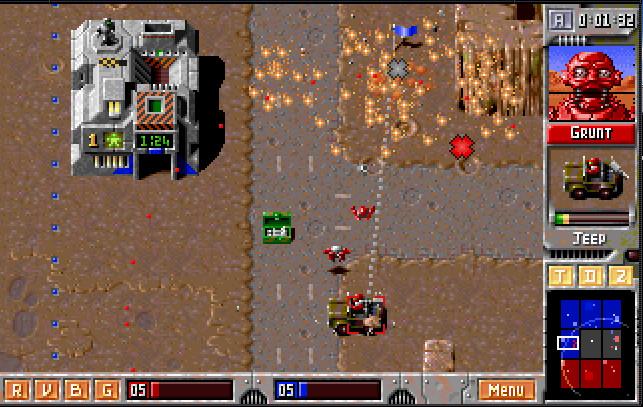The width and height of the screenshot is (643, 407).
Task: Toggle the T button above the minimap
Action: [561, 276]
